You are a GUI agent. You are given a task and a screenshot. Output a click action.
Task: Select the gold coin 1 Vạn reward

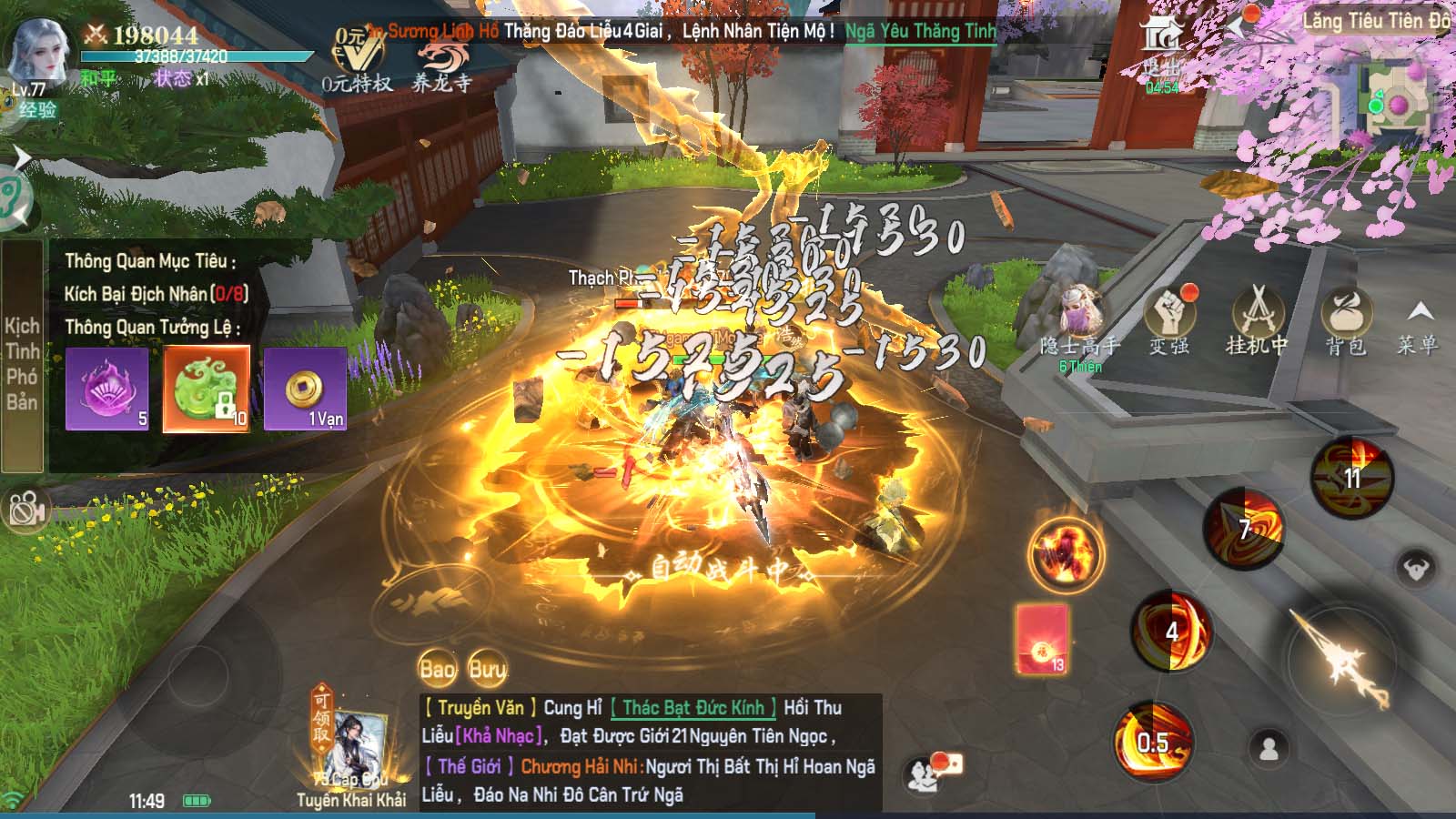[x=305, y=389]
